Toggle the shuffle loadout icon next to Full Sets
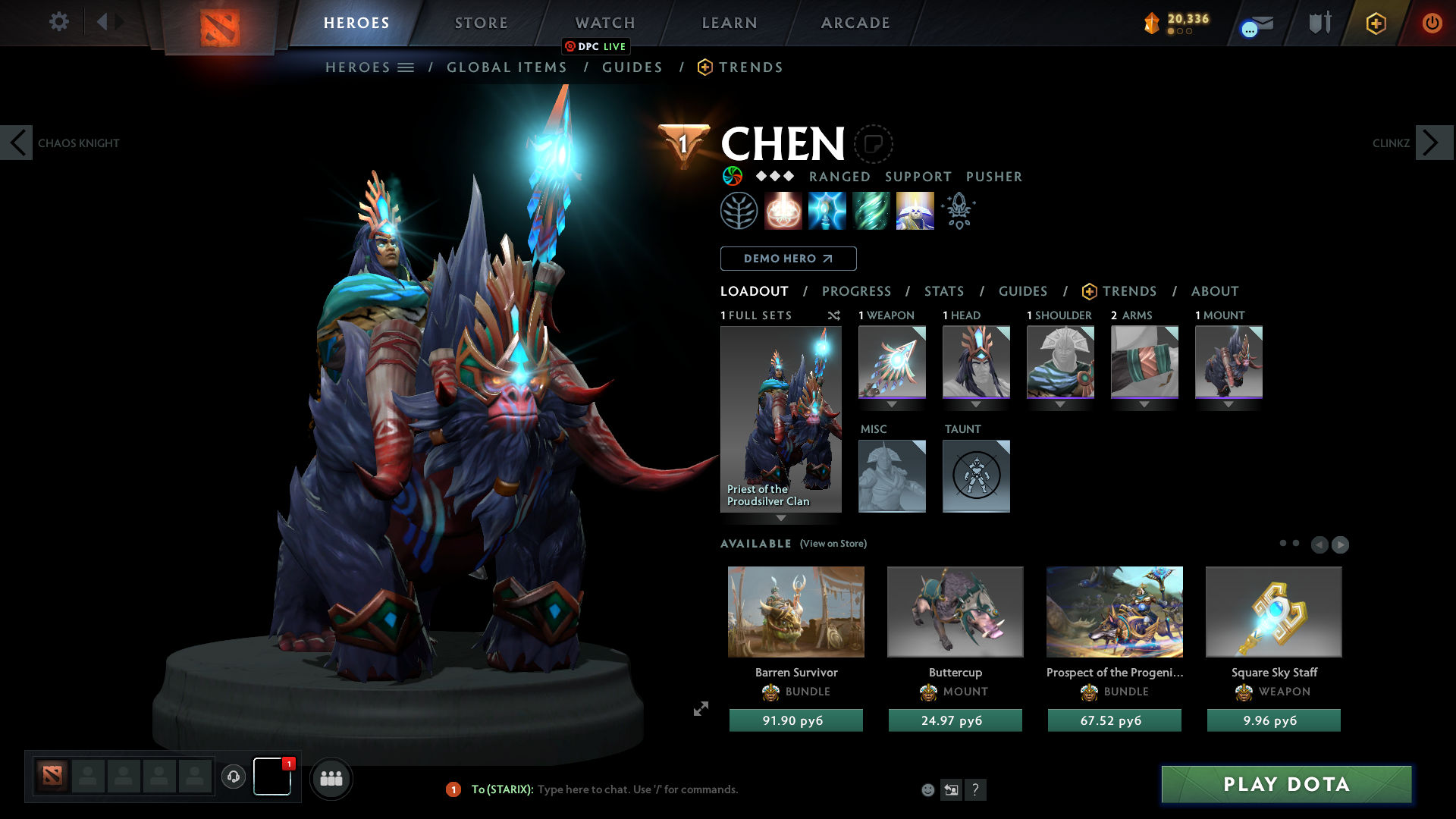Viewport: 1456px width, 819px height. tap(834, 315)
